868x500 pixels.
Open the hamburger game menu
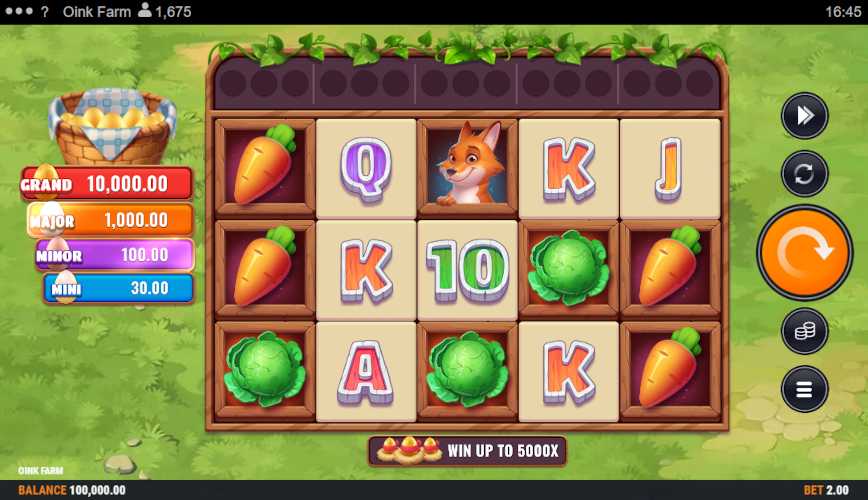tap(804, 389)
